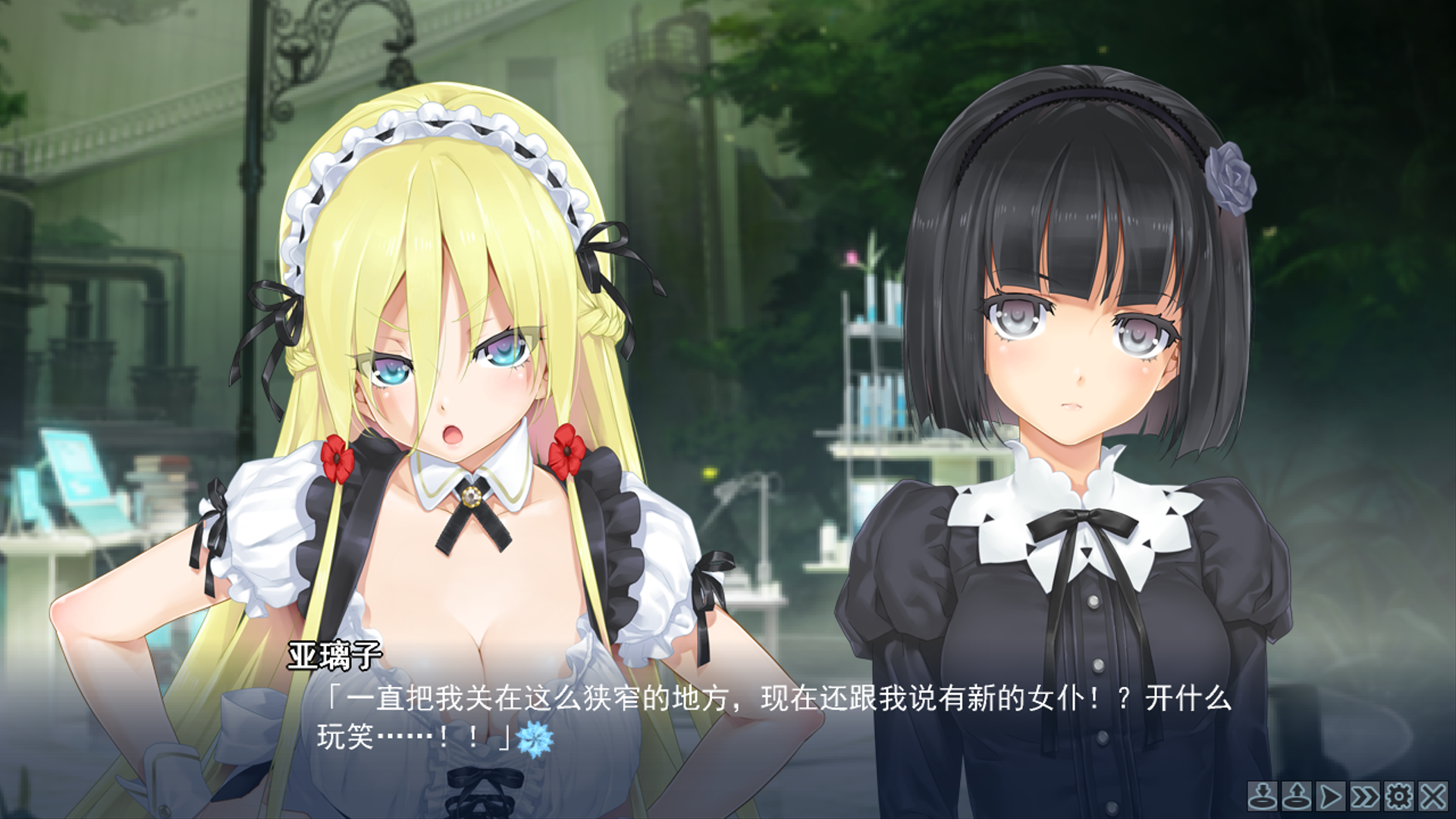1456x819 pixels.
Task: Toggle fast-forward skipping with the chevron icon
Action: click(1365, 796)
